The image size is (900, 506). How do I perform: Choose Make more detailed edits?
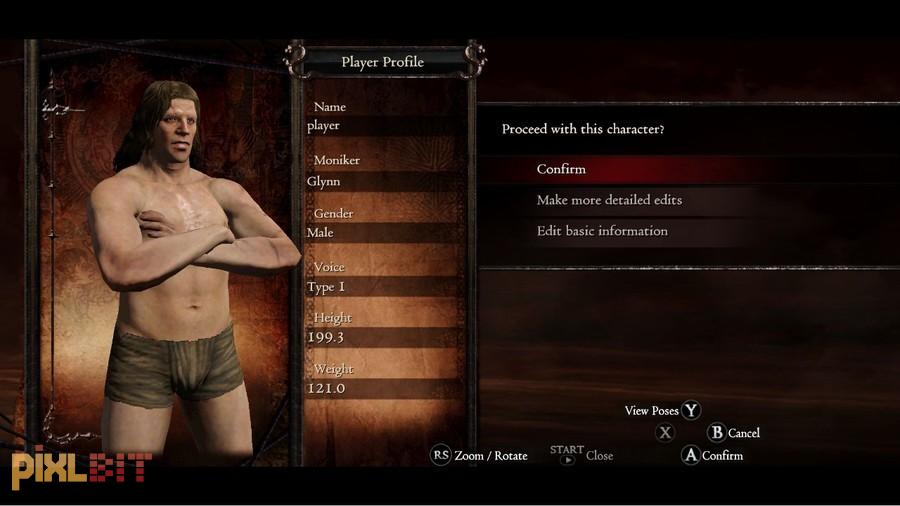(x=609, y=200)
